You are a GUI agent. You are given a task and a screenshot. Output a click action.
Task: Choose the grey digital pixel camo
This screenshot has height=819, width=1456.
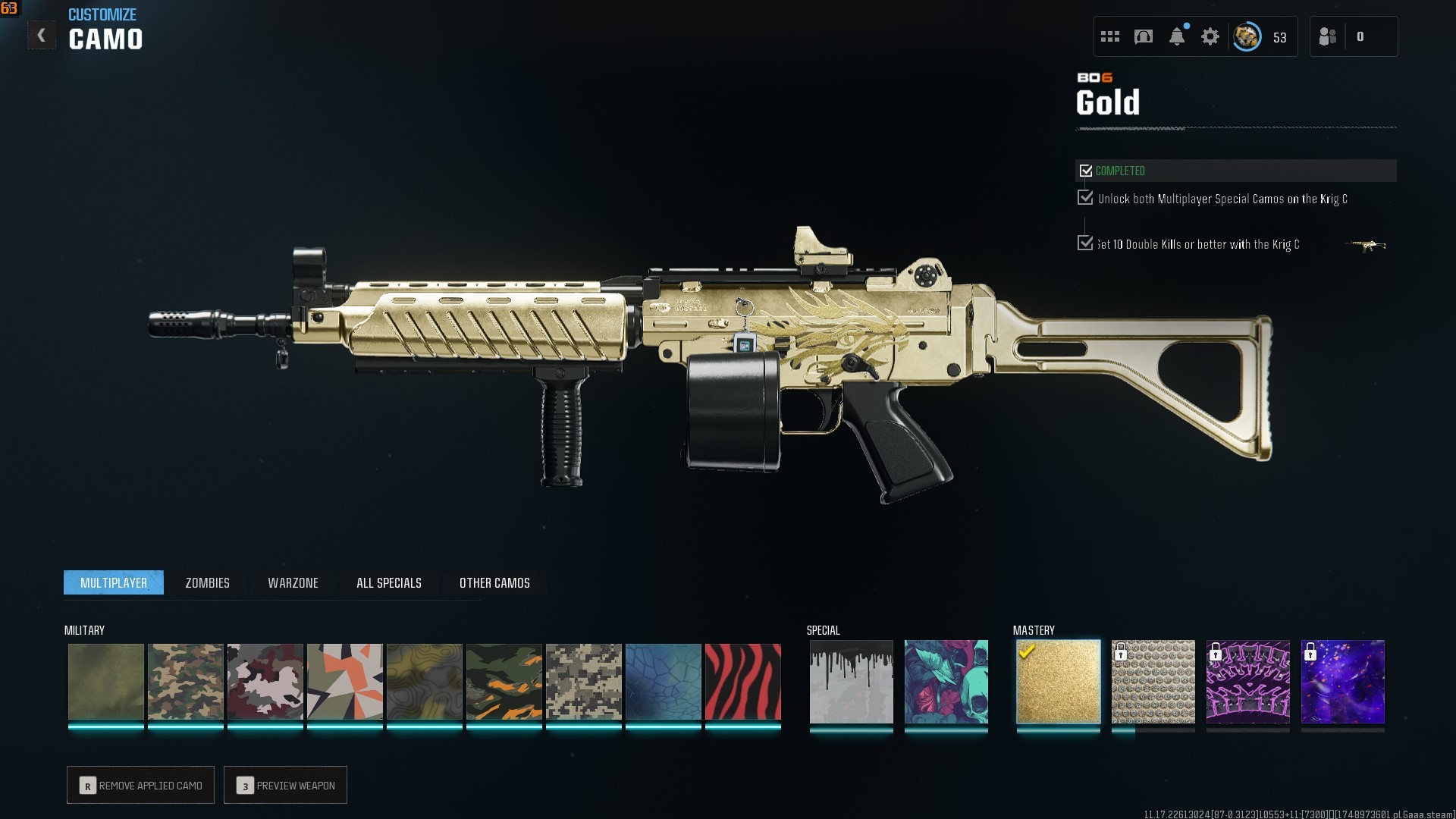(x=583, y=681)
